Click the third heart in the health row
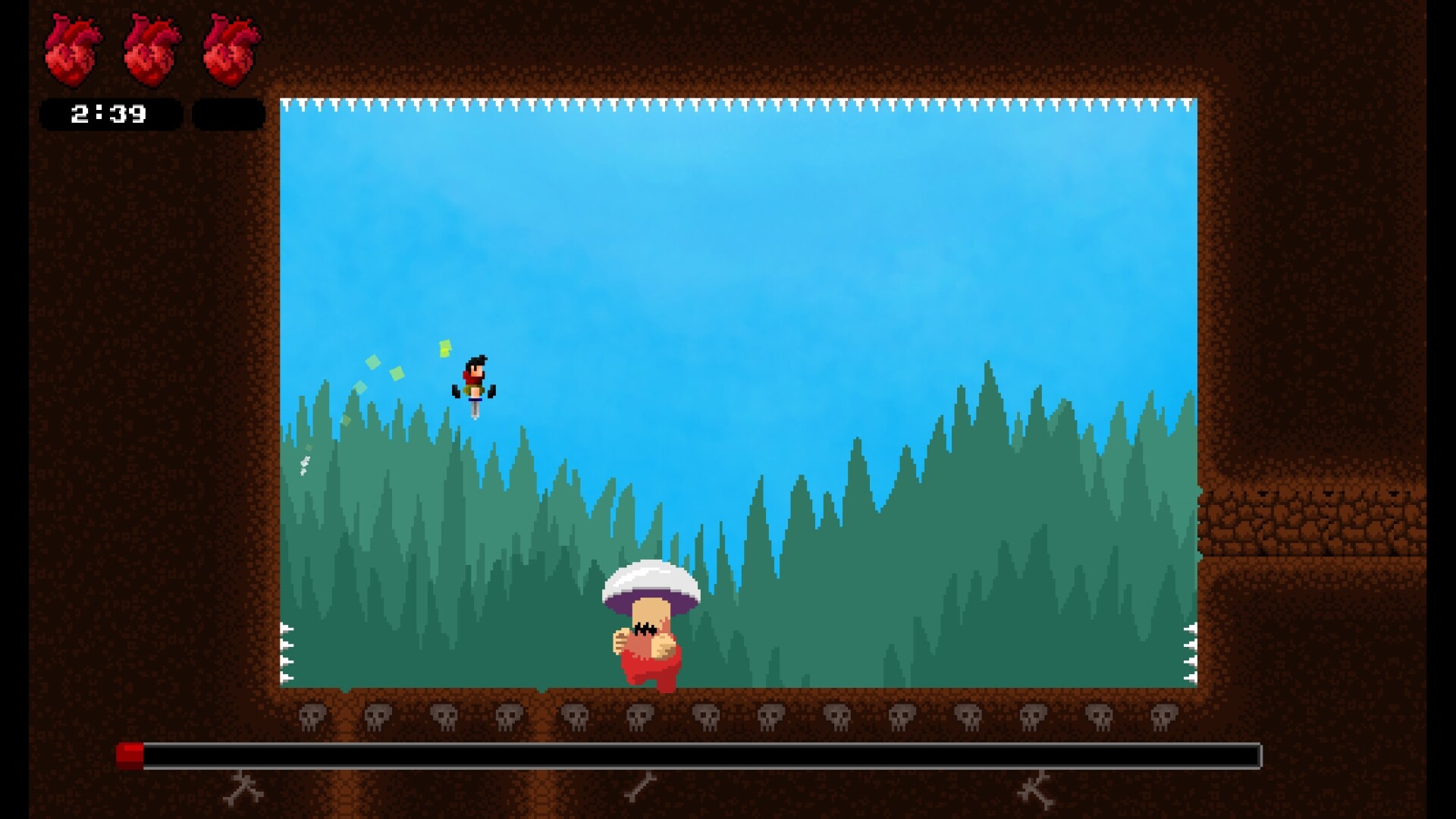Screen dimensions: 1456x819 231,49
